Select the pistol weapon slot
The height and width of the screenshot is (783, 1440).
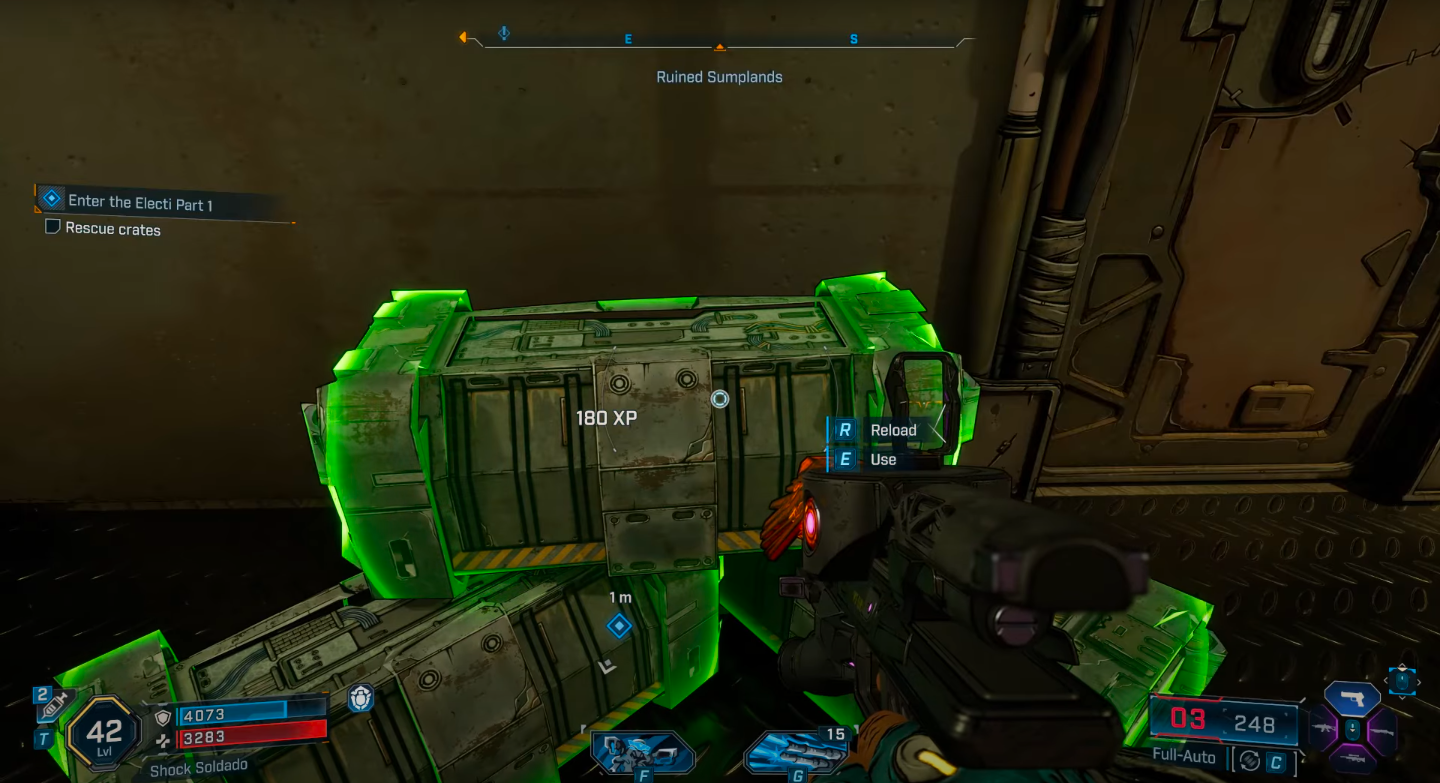pos(1352,698)
